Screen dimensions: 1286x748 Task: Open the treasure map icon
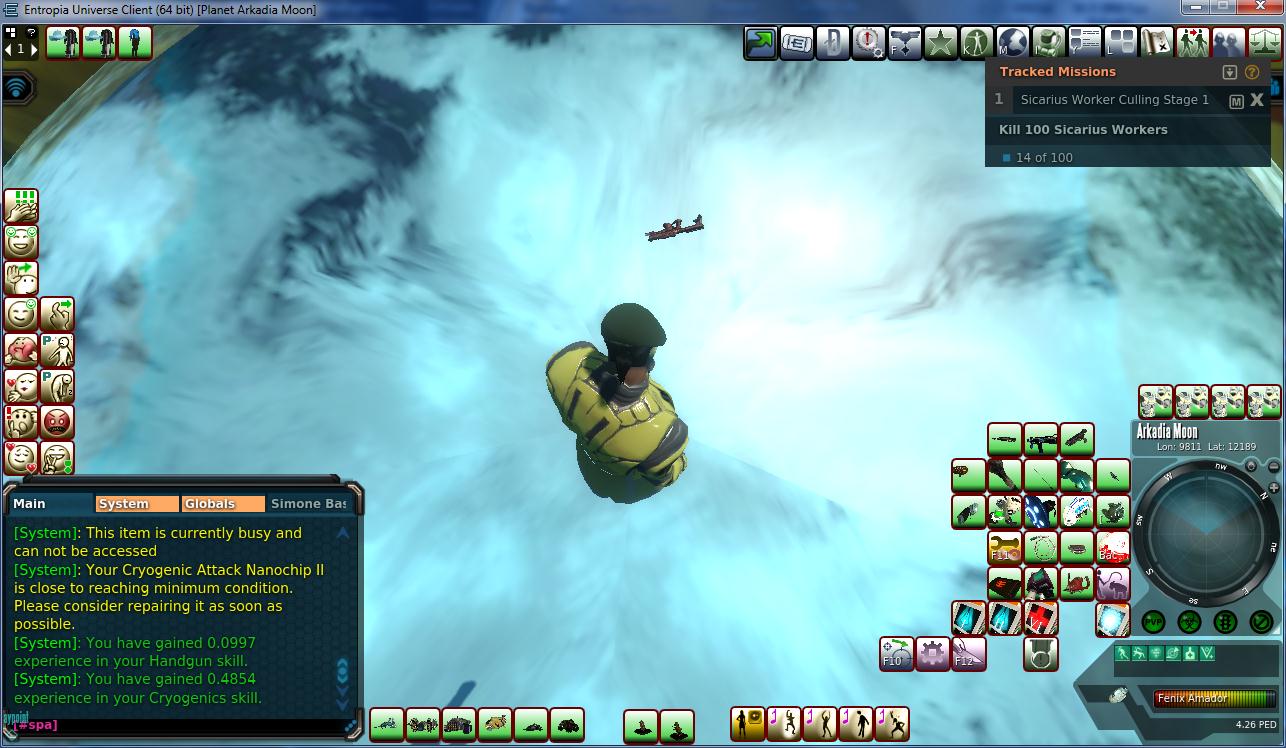pos(1156,43)
